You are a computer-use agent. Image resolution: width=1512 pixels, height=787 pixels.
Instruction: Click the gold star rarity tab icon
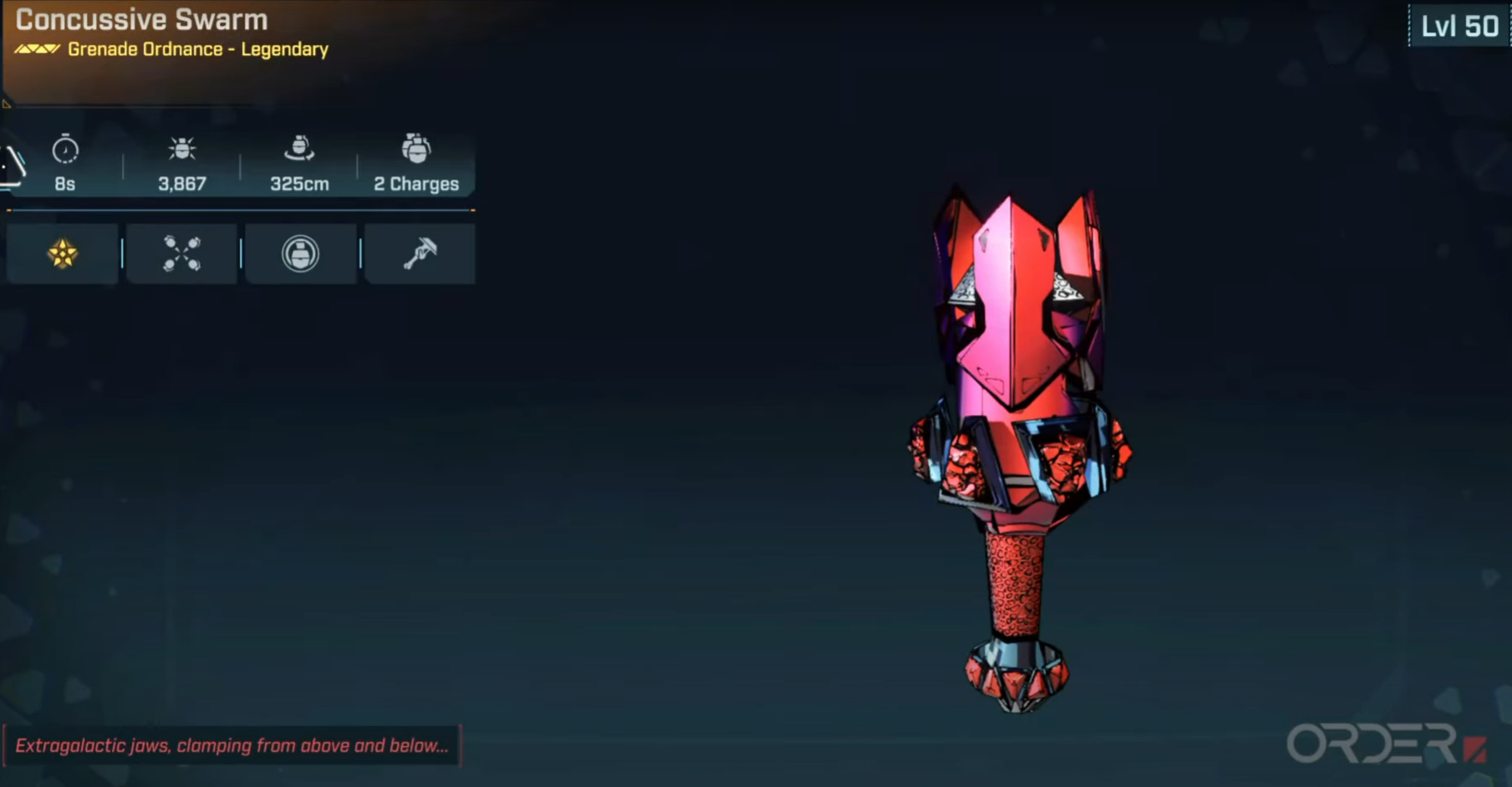tap(61, 253)
